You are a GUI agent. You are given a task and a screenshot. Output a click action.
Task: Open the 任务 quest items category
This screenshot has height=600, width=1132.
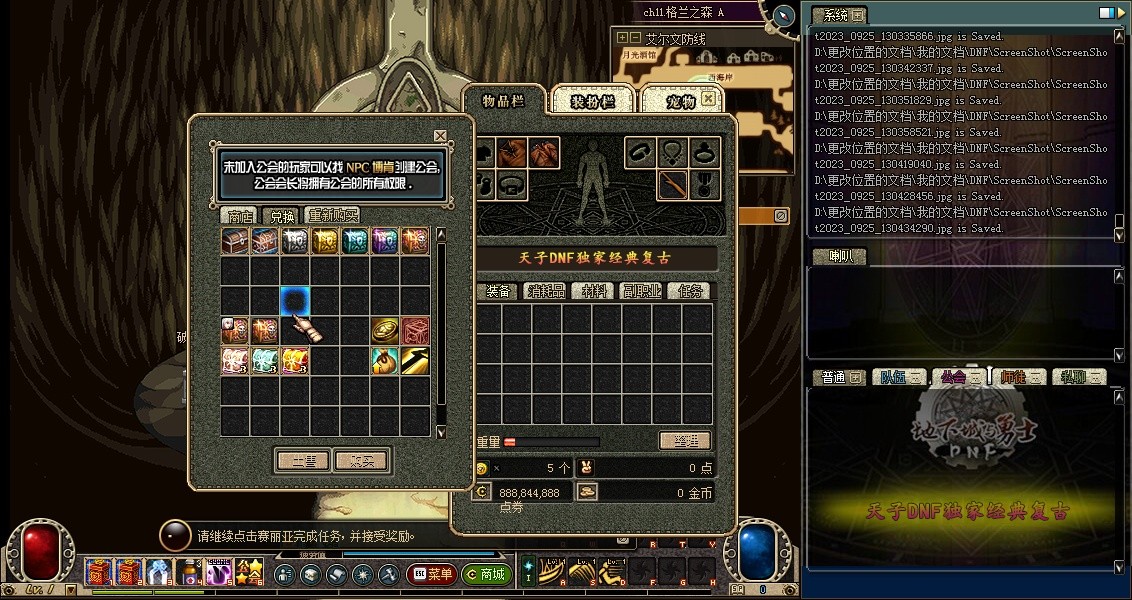tap(690, 291)
